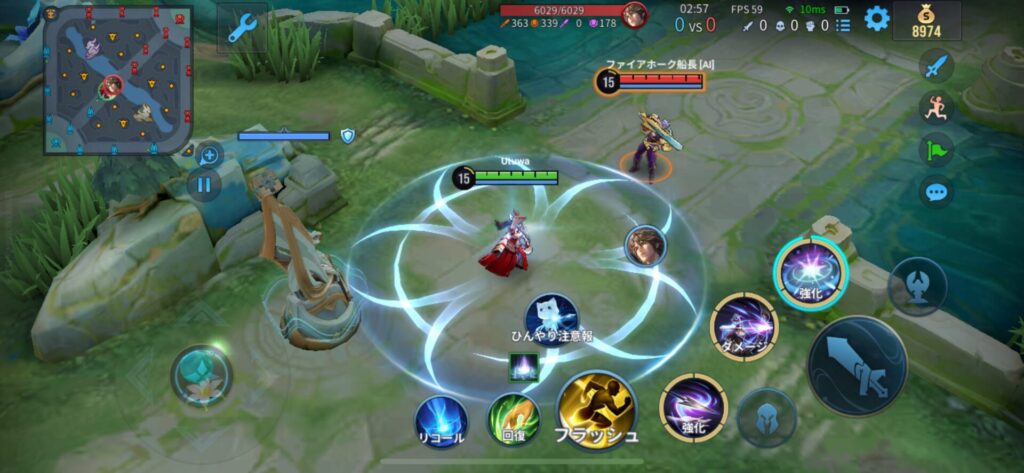Screen dimensions: 1024x473
Task: Open the quick chat bubble
Action: point(937,191)
